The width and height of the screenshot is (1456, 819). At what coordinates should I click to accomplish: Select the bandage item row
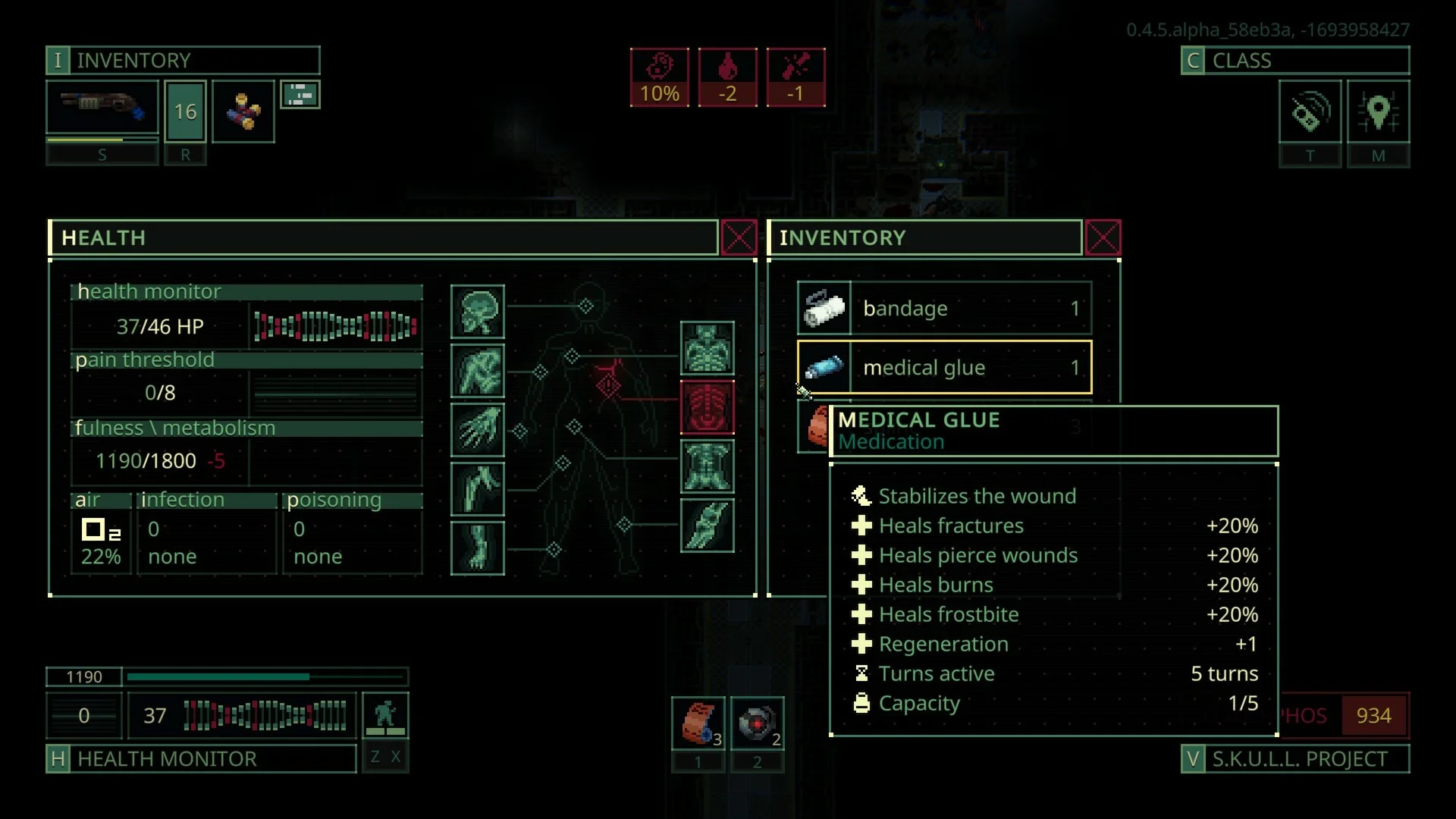tap(944, 309)
